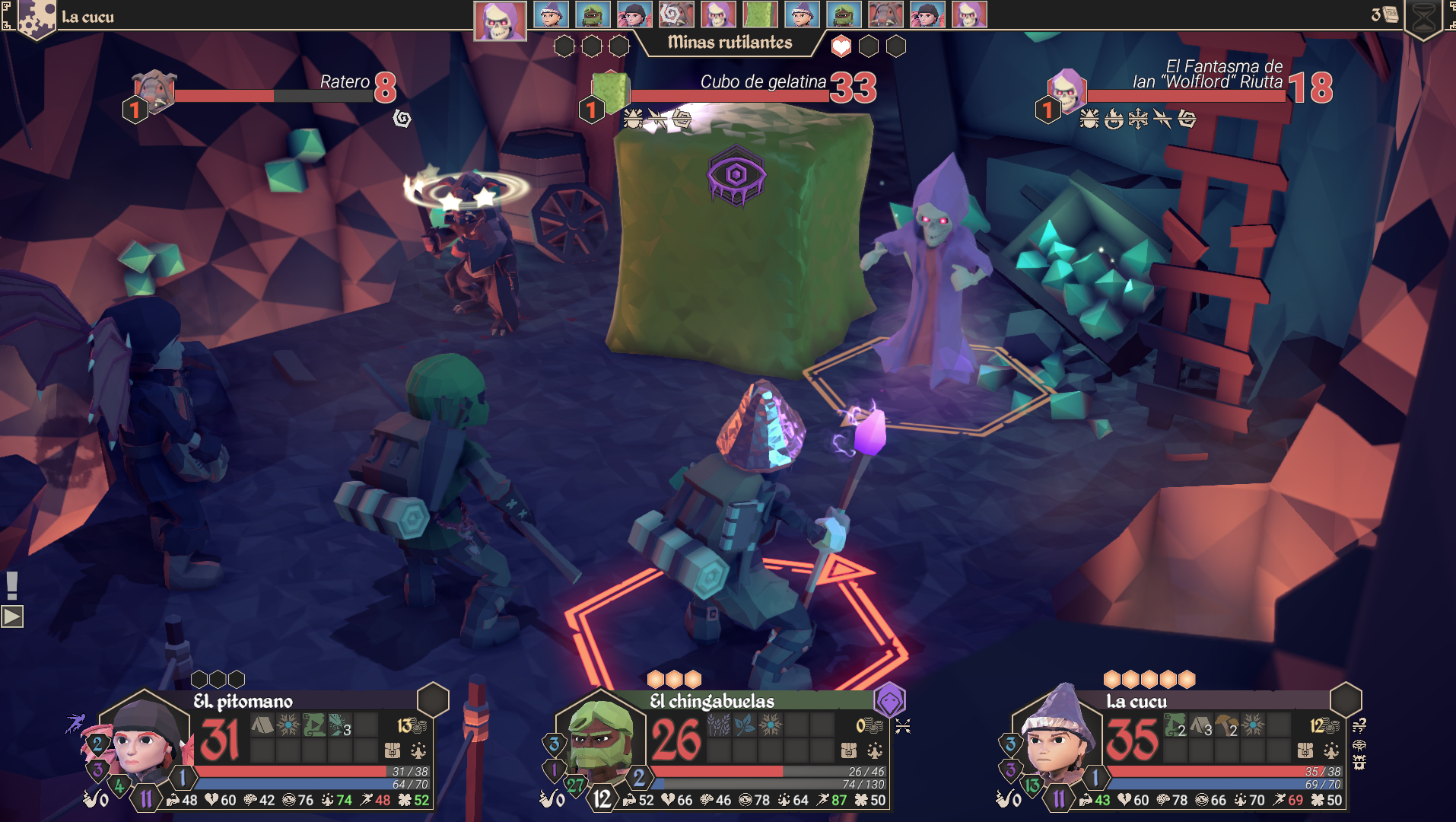Open the lore book counter icon
1456x822 pixels.
point(1385,14)
